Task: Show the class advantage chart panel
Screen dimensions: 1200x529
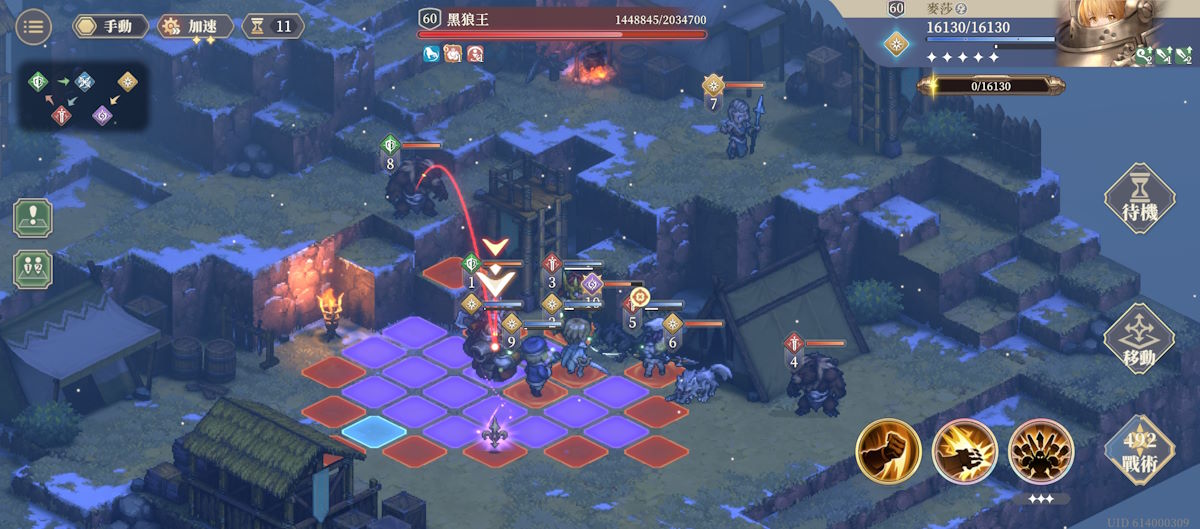Action: coord(84,98)
